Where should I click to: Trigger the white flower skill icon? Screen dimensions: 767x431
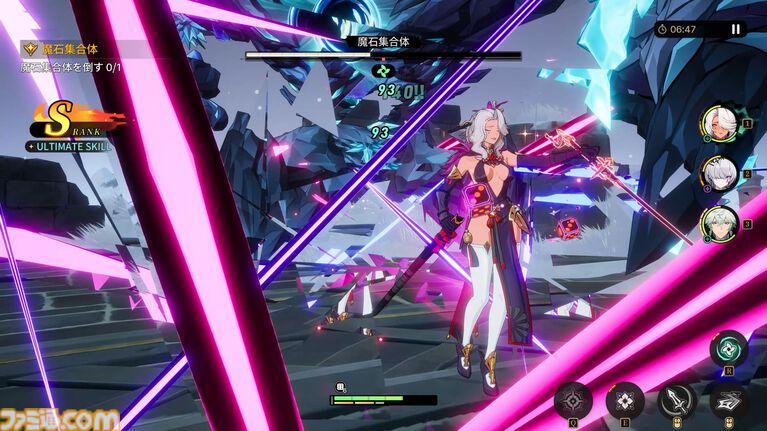tap(624, 401)
